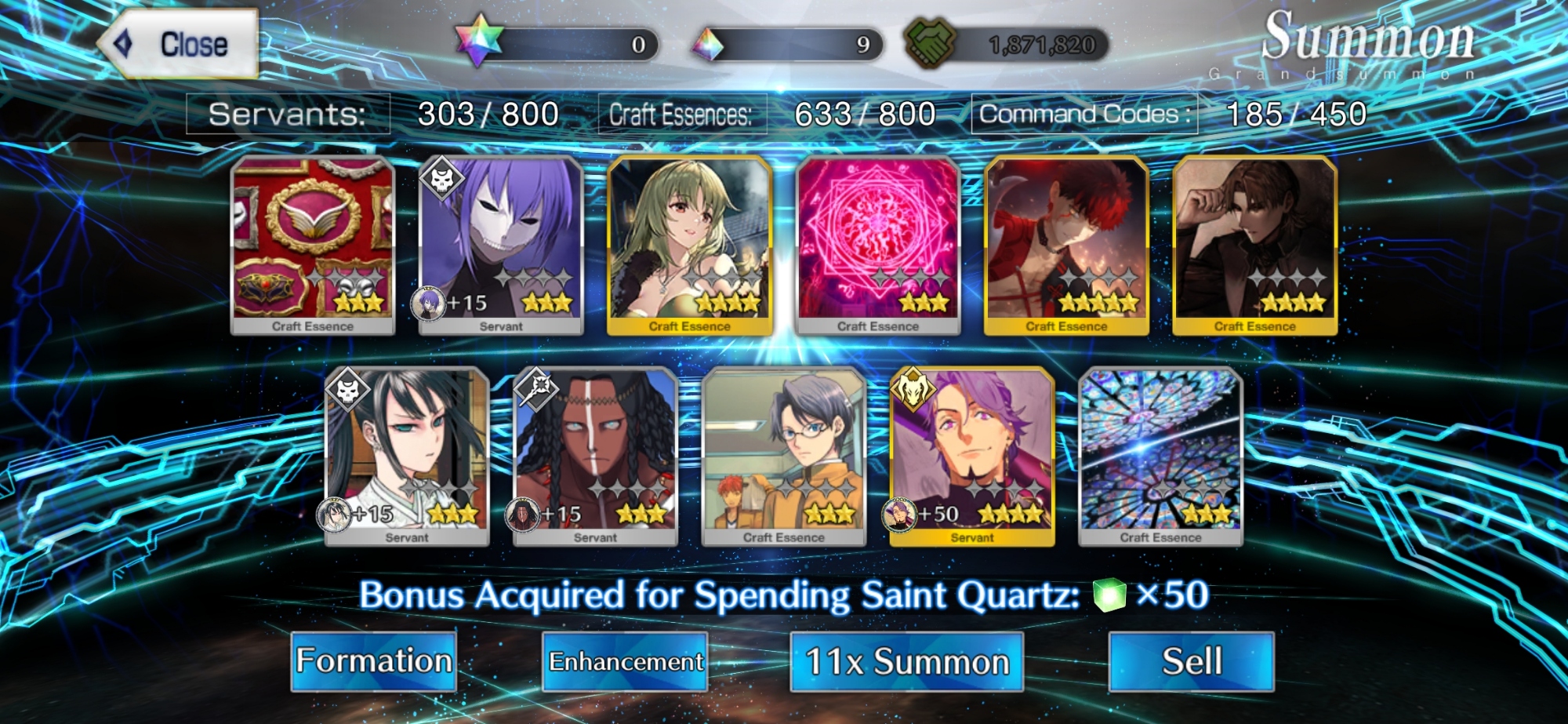View the skull-masked purple-haired Servant card
Screen dimensions: 1568x724
tap(501, 243)
